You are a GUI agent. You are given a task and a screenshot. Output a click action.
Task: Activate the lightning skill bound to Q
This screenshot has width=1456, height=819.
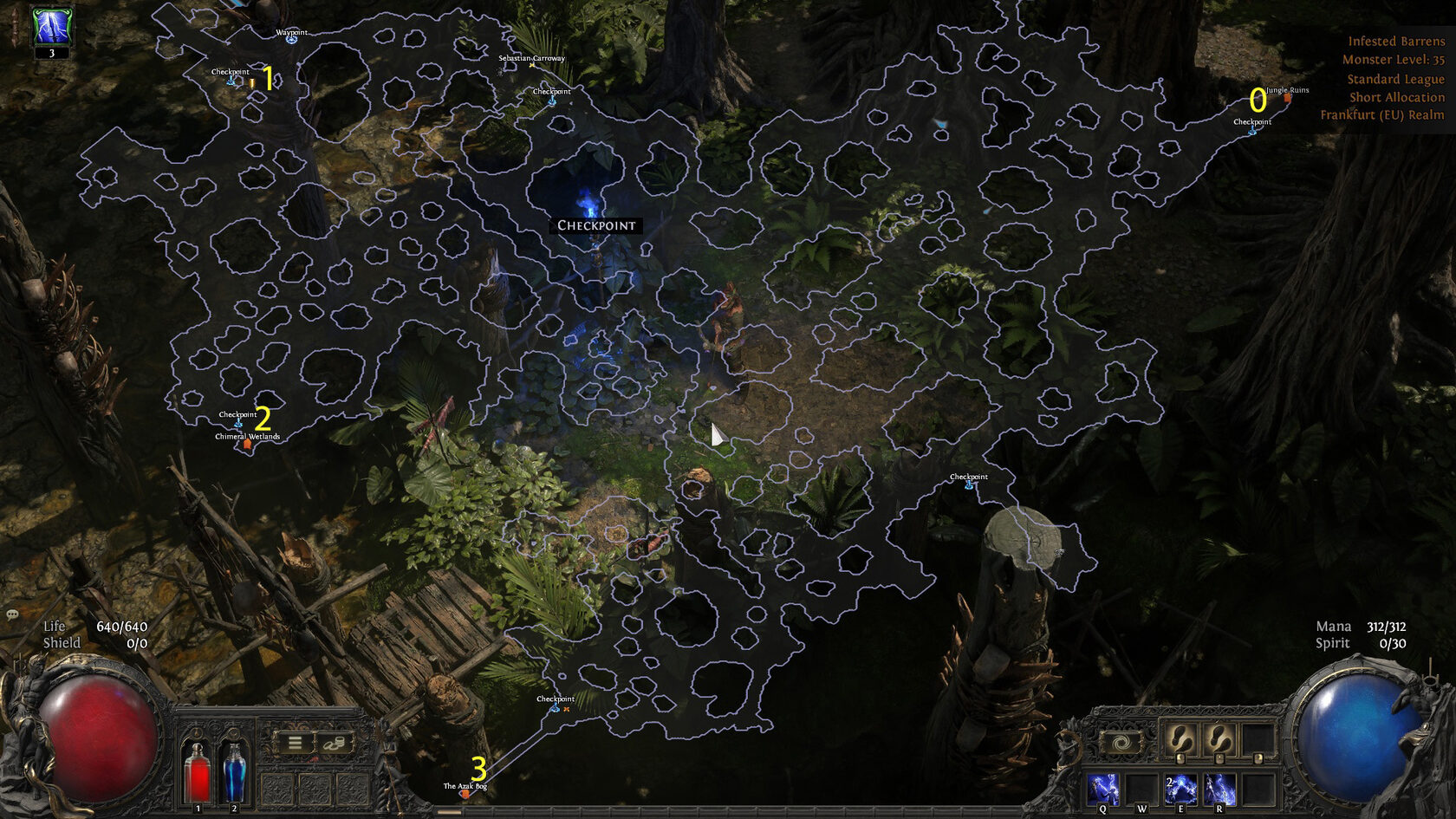click(x=1103, y=790)
